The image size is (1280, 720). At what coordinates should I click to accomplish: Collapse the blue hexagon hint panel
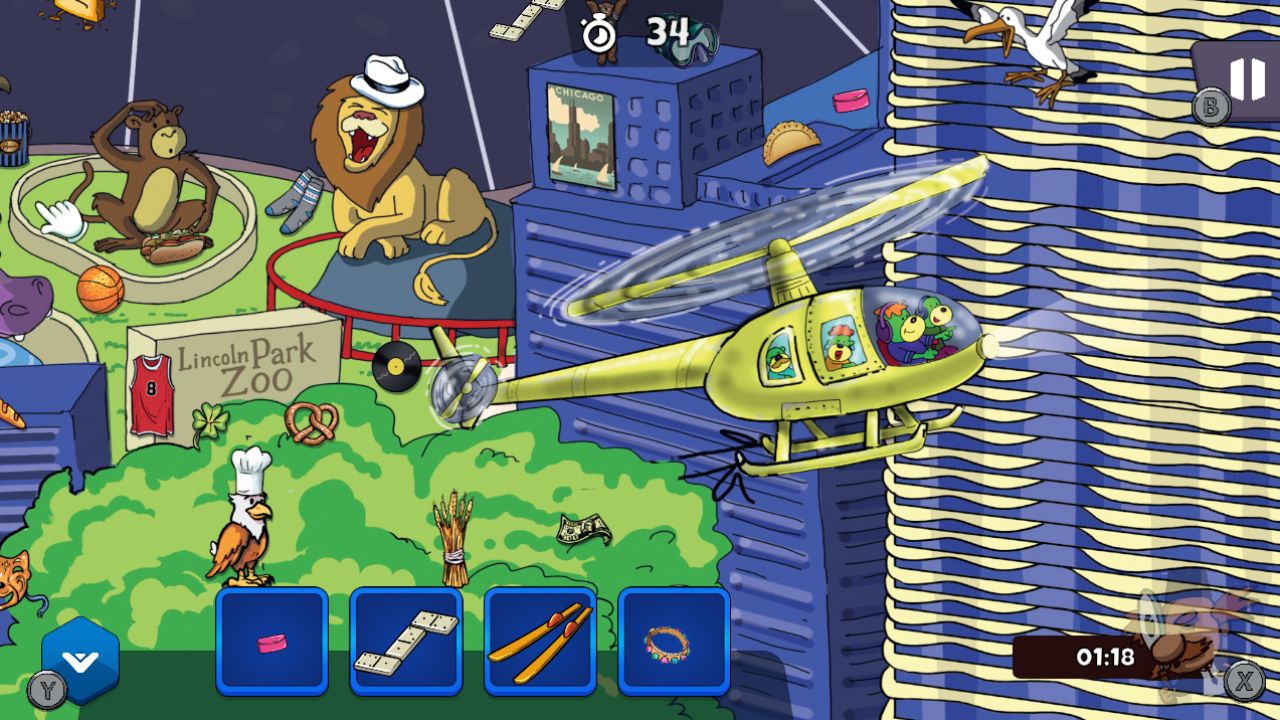point(80,660)
